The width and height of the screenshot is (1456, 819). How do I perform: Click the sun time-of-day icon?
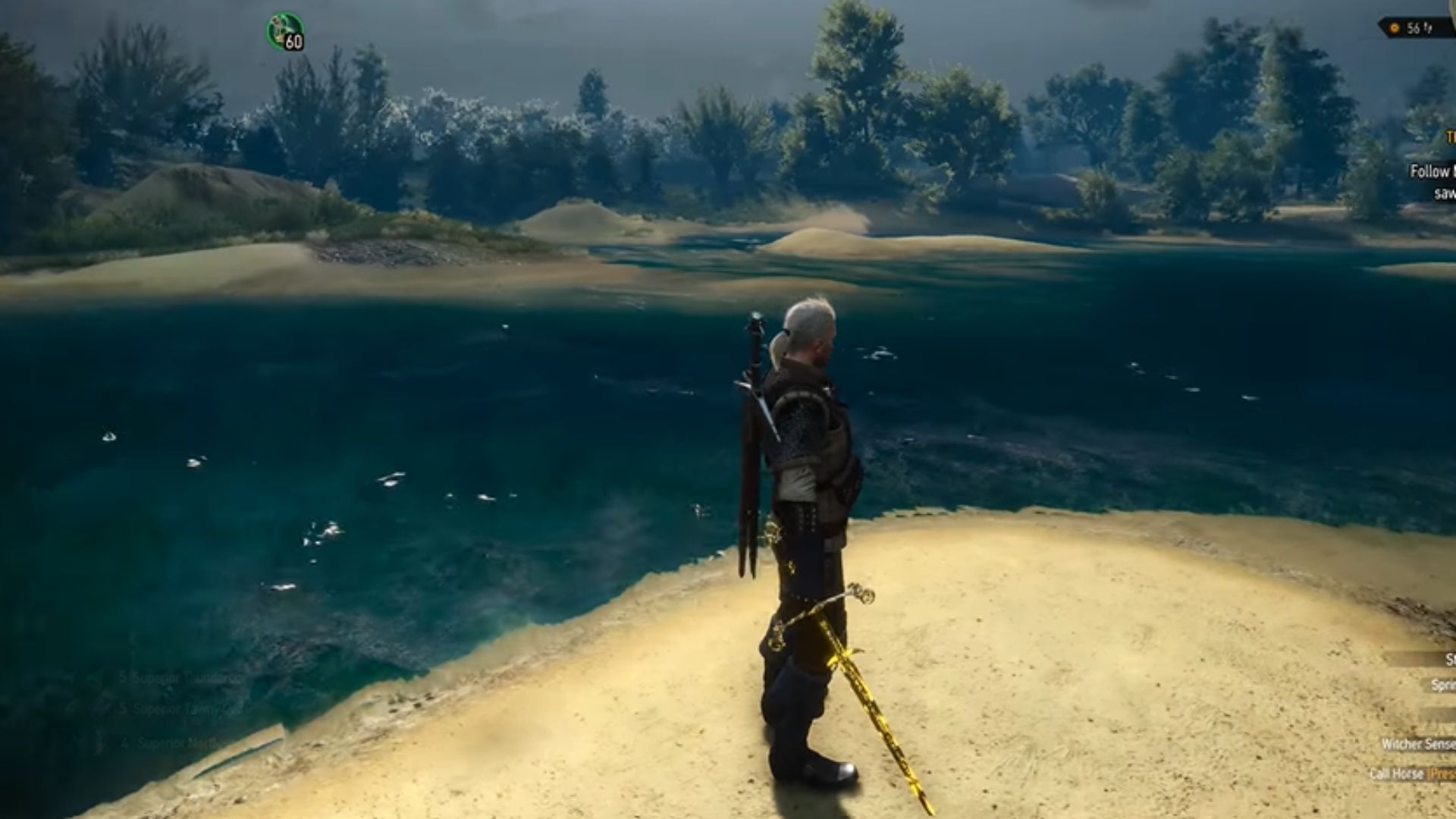pos(1394,28)
